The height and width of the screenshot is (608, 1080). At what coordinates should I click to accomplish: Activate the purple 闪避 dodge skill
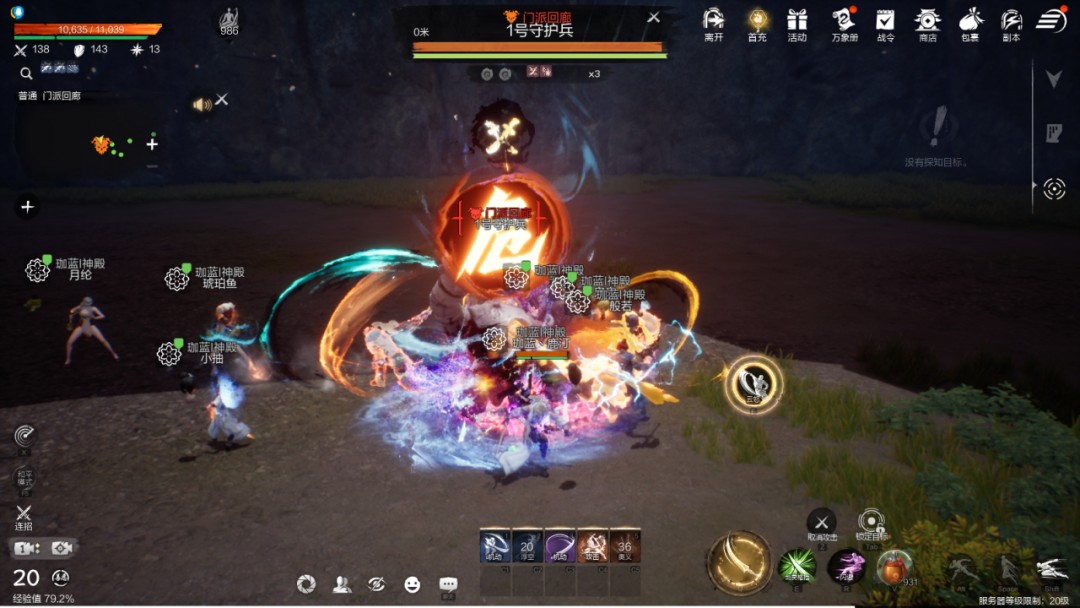(846, 566)
